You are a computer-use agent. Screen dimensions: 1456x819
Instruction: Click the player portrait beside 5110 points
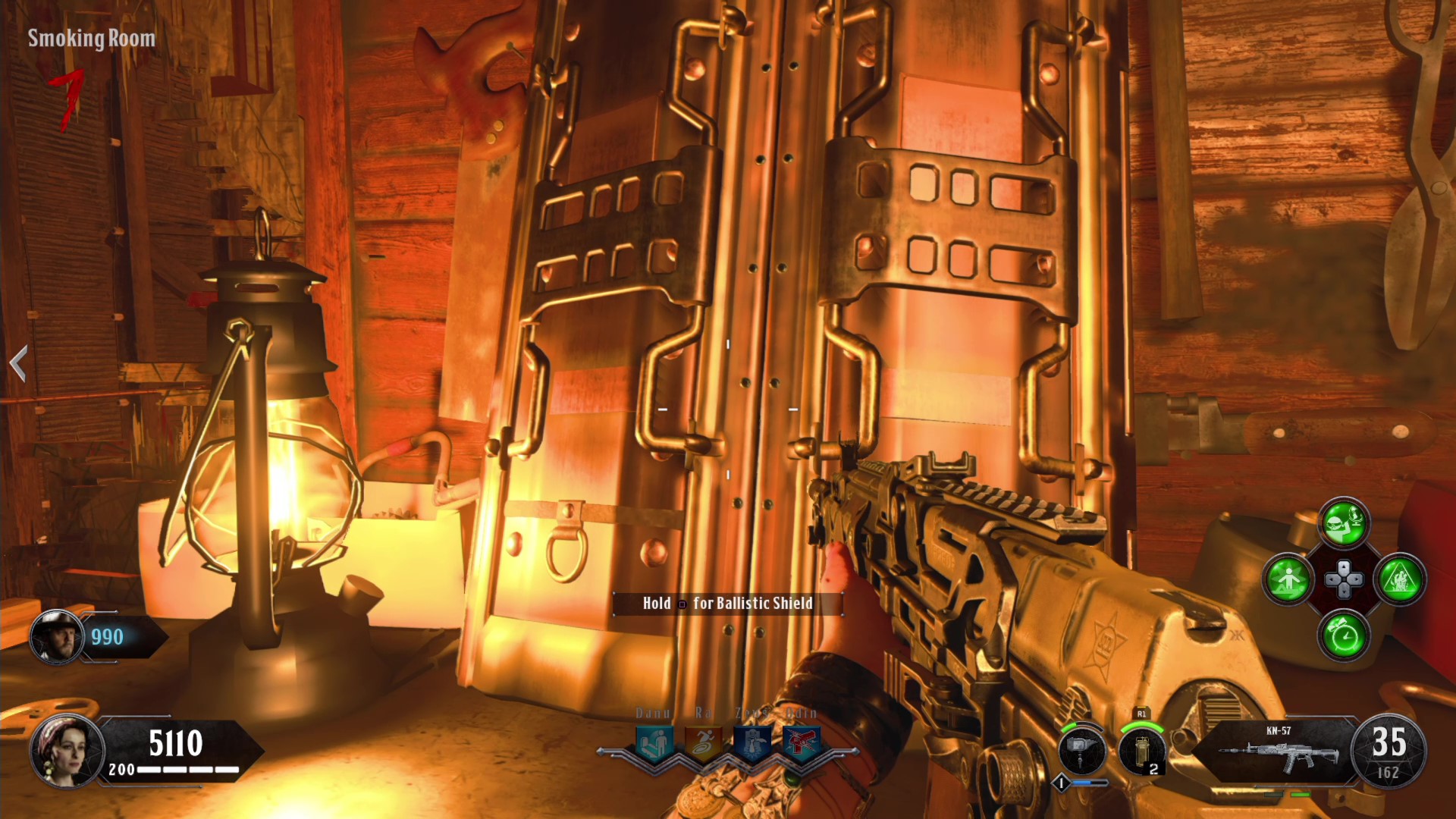click(65, 750)
